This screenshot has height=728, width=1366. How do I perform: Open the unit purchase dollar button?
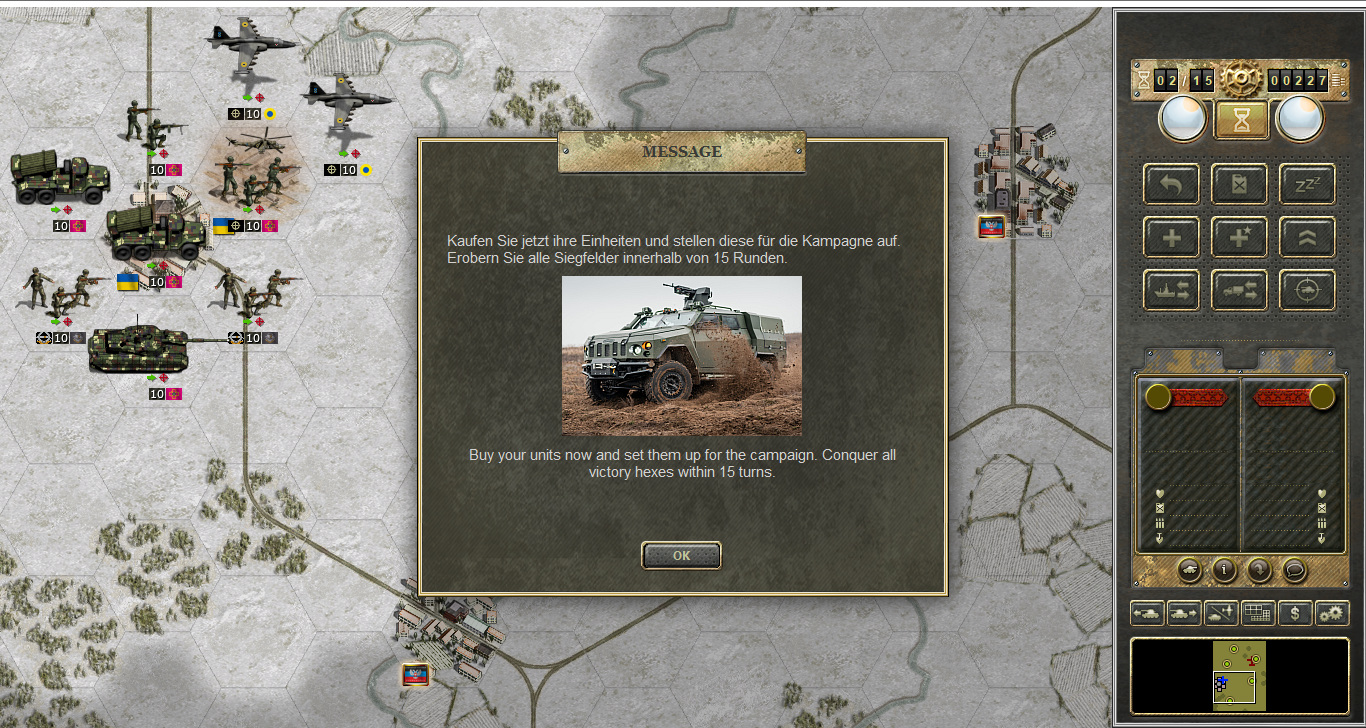pos(1295,613)
